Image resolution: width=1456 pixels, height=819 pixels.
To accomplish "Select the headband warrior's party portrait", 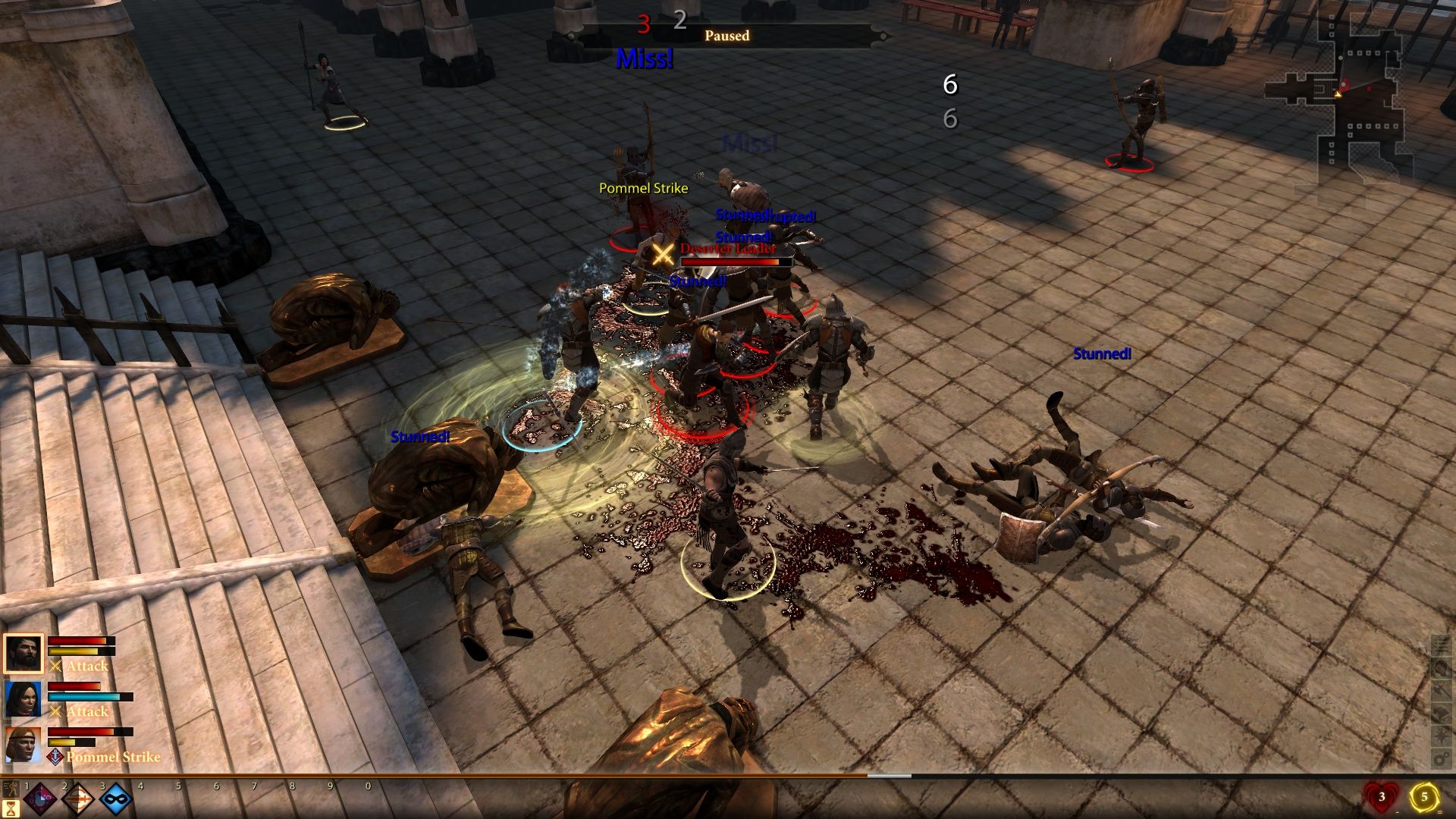I will (24, 744).
